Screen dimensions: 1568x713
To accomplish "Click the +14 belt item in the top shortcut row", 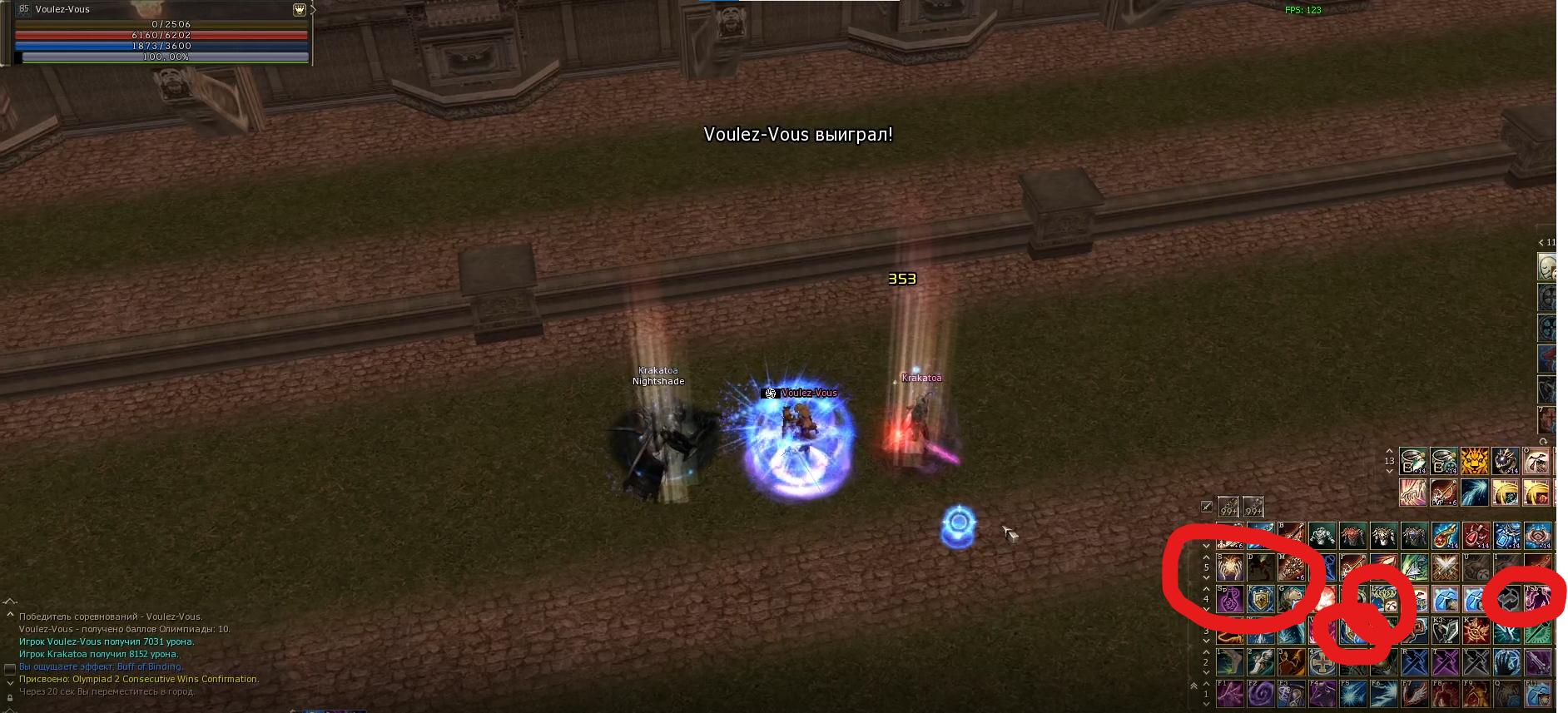I will 1412,461.
